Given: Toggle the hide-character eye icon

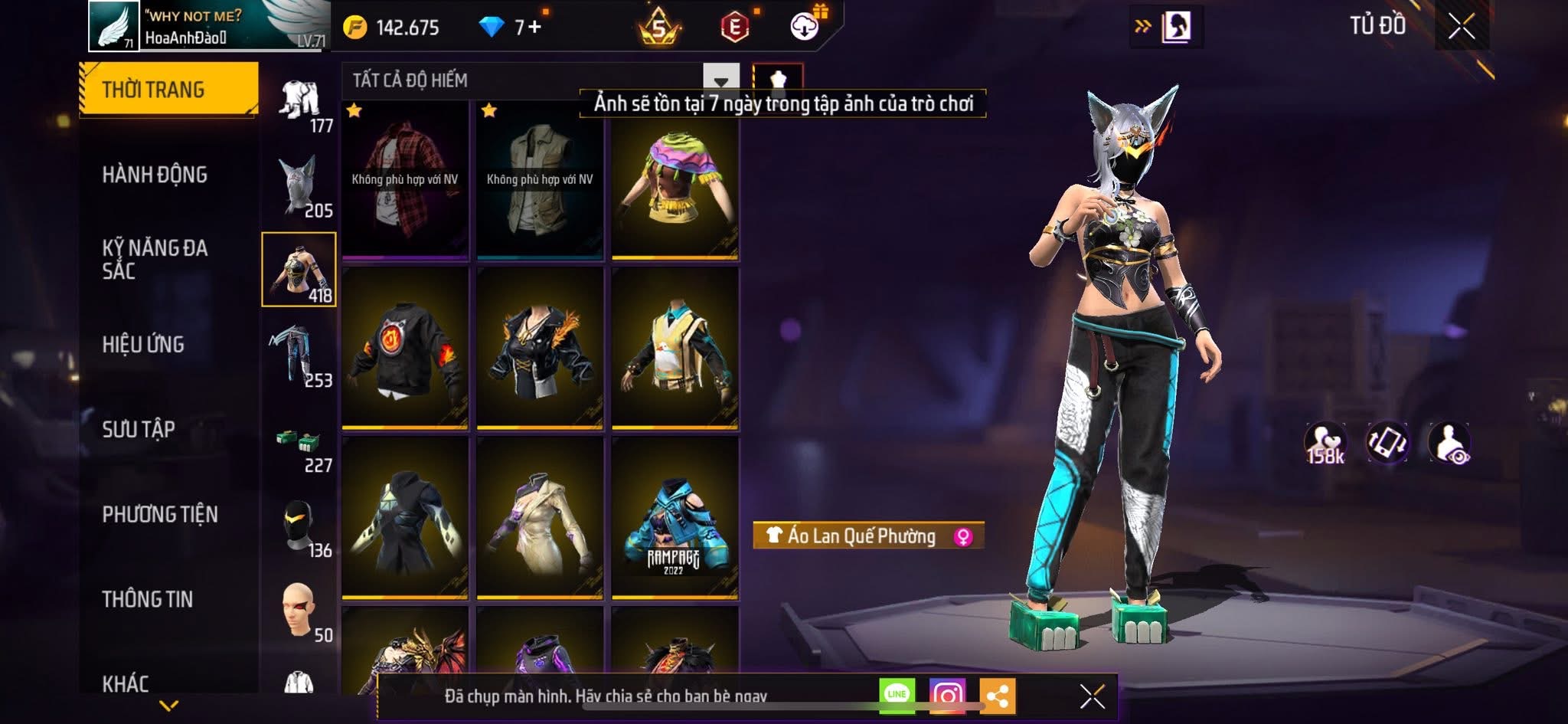Looking at the screenshot, I should click(1449, 443).
